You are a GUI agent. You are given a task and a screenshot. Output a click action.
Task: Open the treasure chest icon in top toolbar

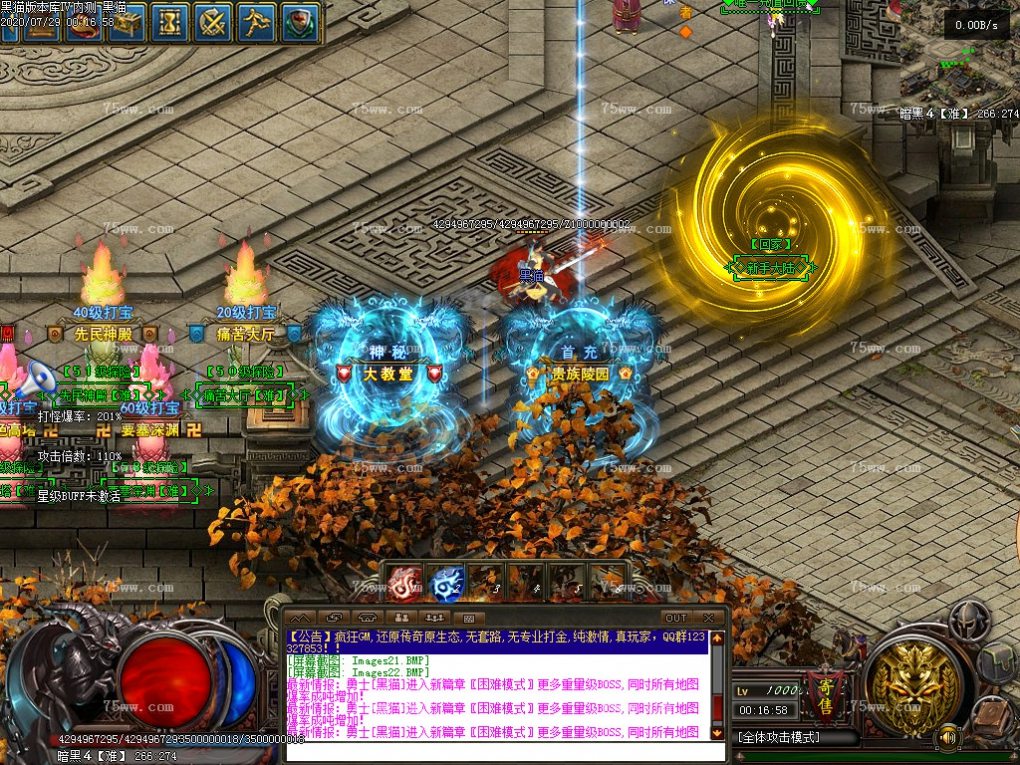click(x=128, y=22)
